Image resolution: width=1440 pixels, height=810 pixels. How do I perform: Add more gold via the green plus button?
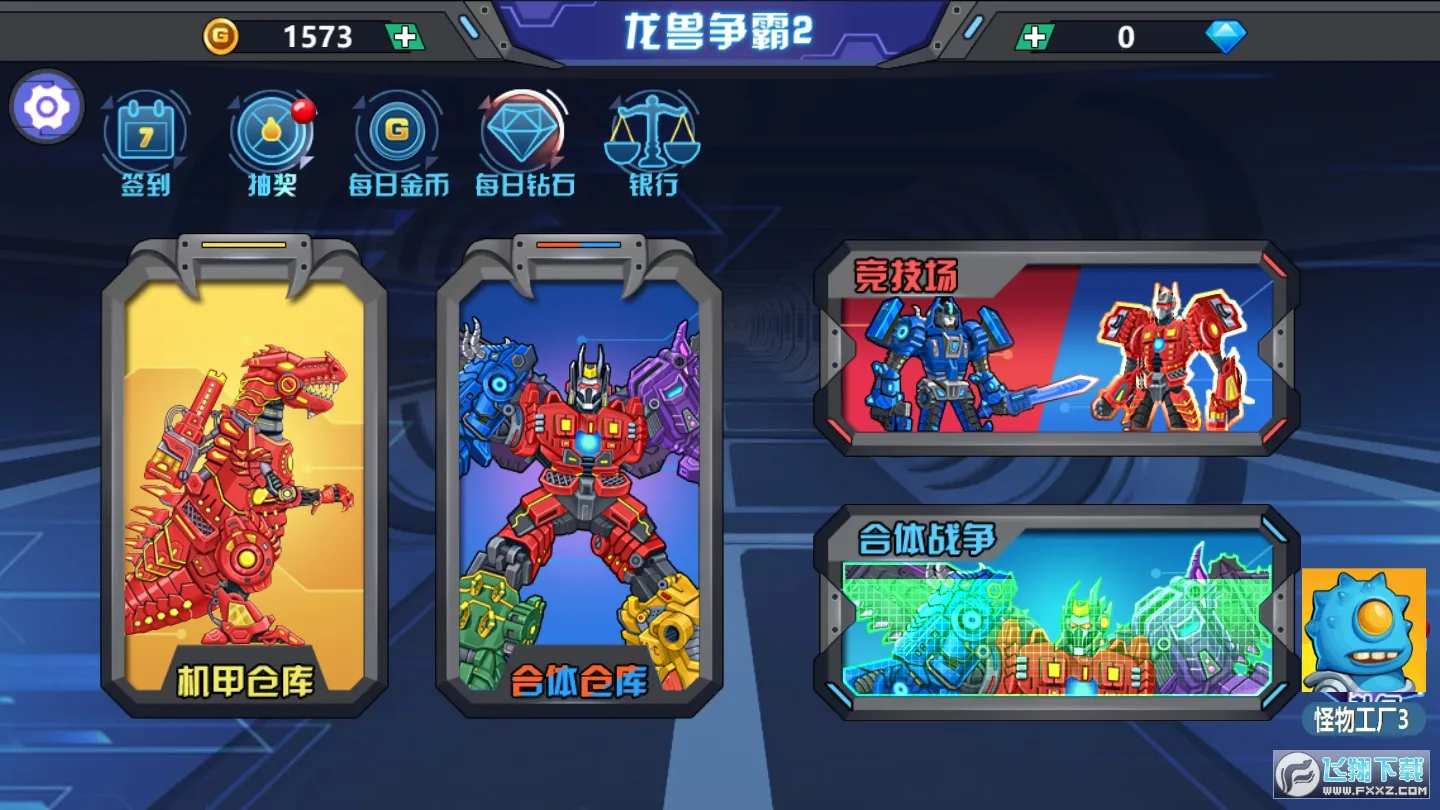402,36
